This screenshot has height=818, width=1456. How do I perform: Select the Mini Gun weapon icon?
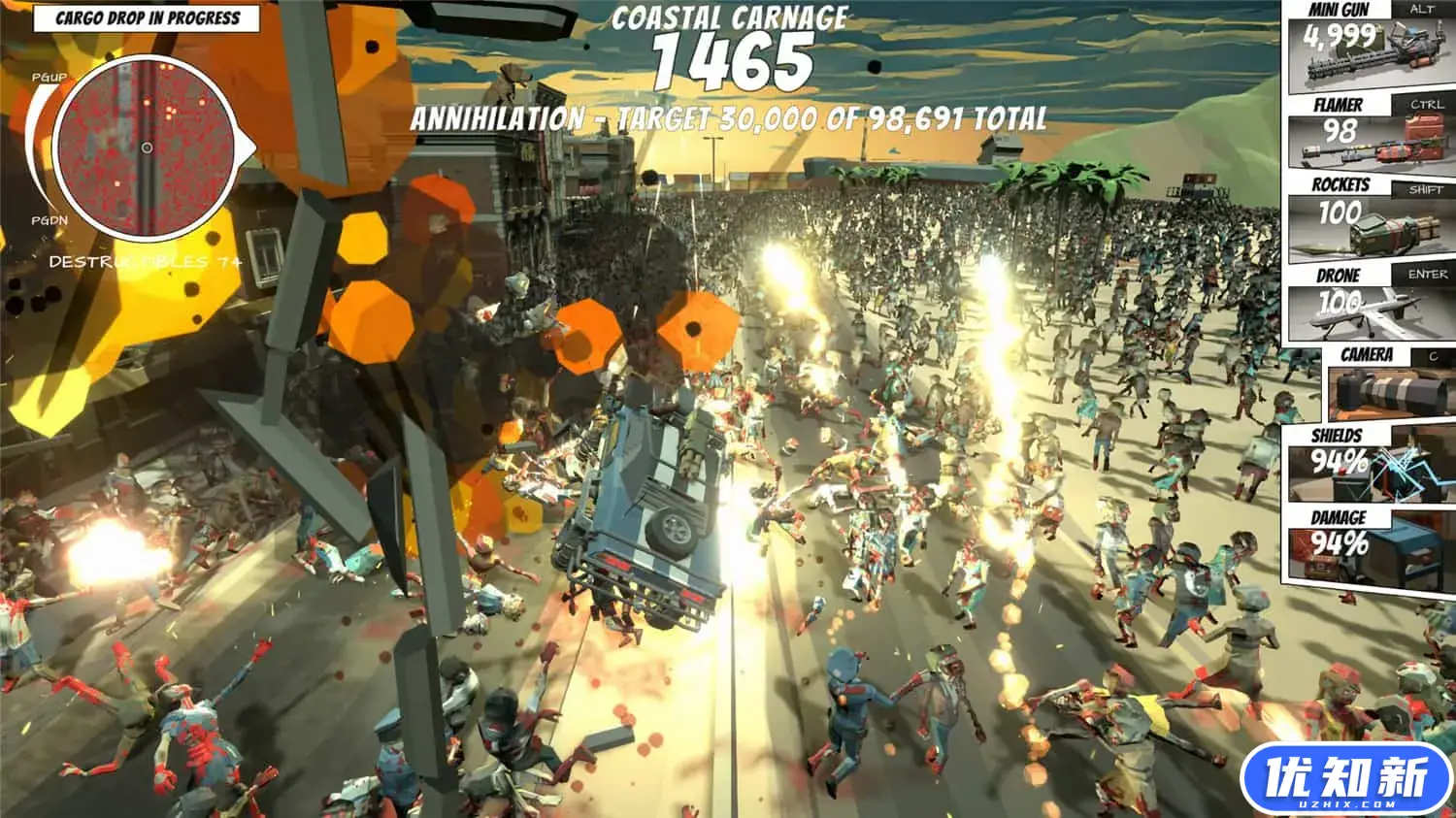coord(1367,53)
